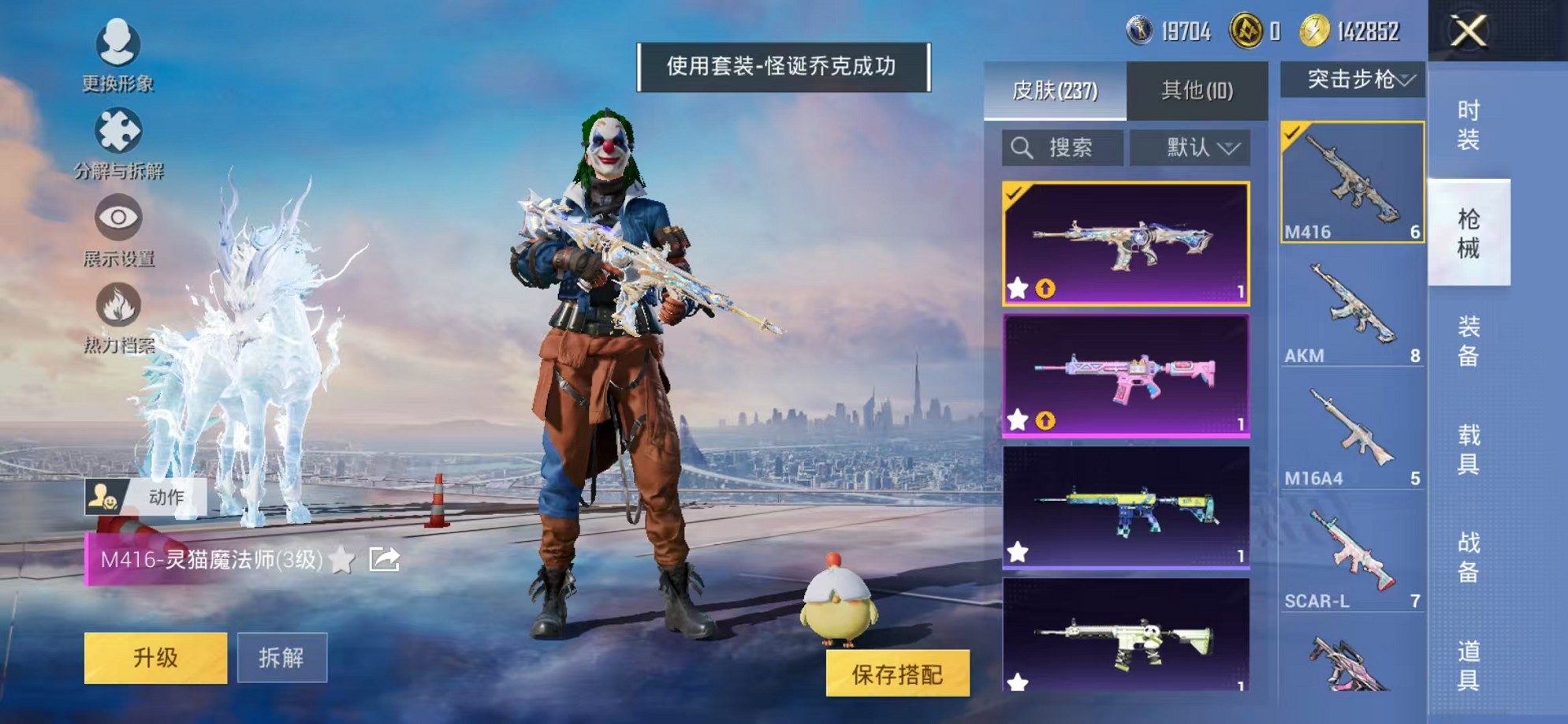1568x724 pixels.
Task: Click the magnifier search icon
Action: point(1022,146)
